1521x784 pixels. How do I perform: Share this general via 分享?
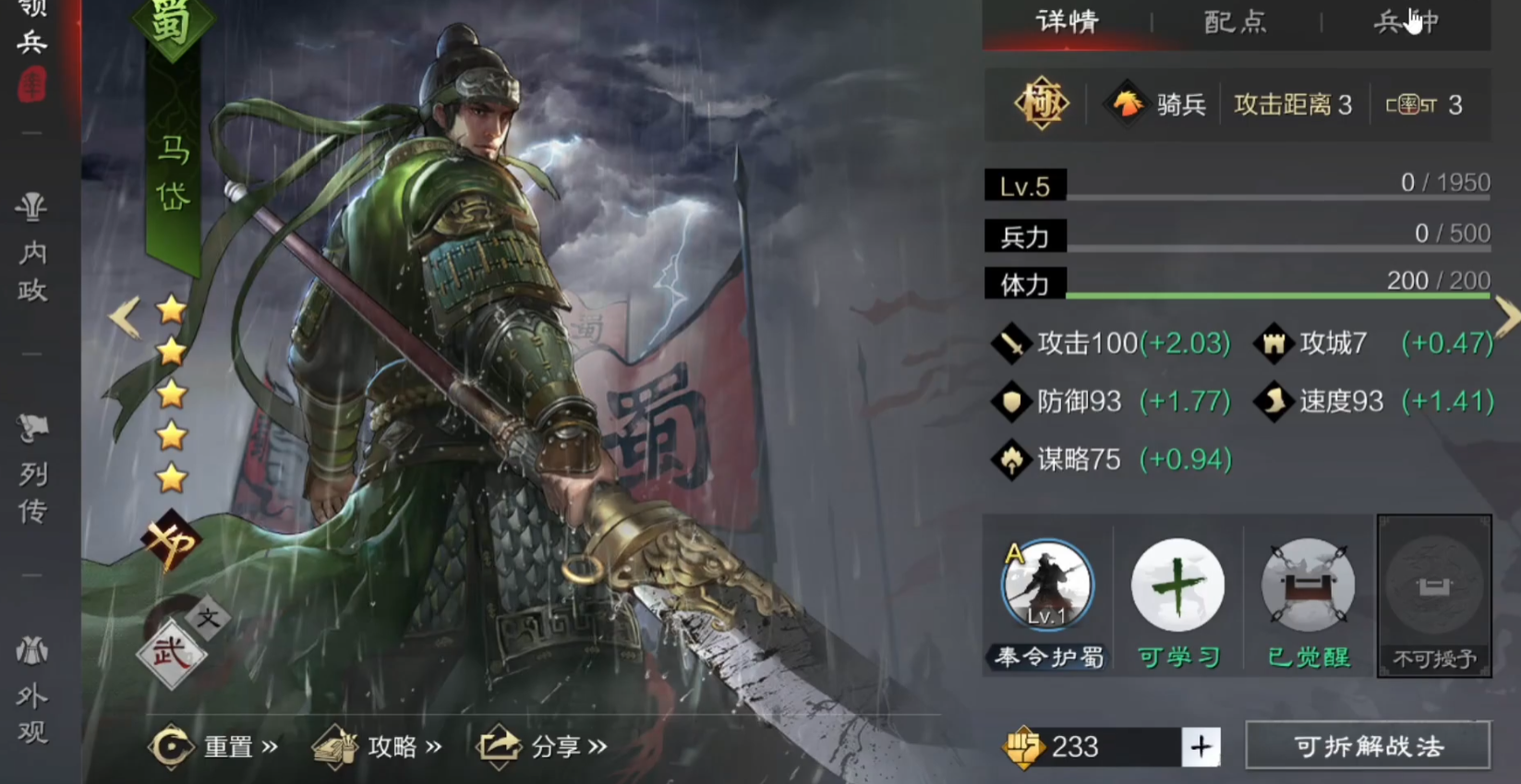coord(541,746)
